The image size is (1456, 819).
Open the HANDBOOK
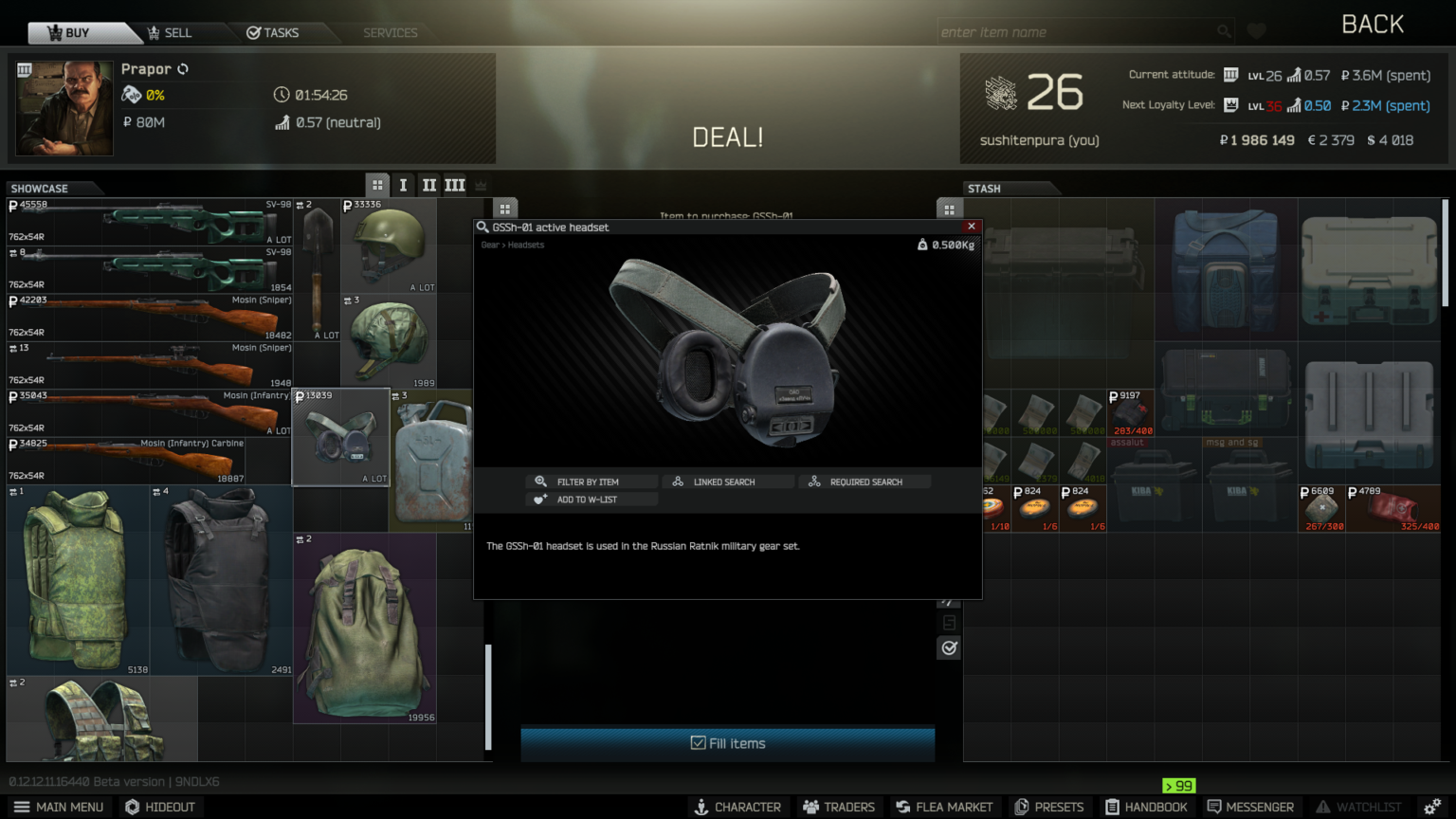pos(1146,807)
